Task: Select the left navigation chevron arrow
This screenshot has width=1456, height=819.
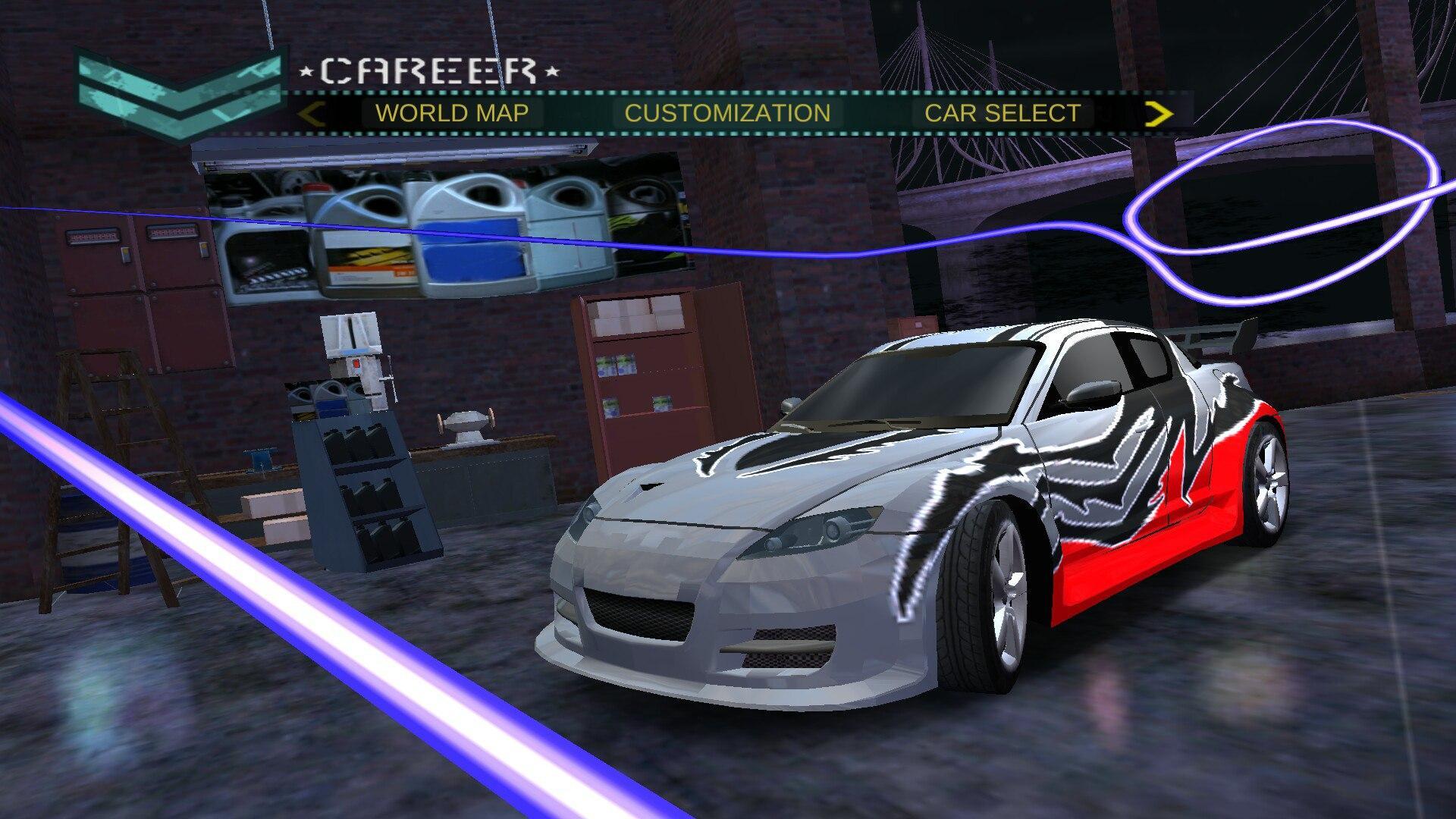Action: 312,112
